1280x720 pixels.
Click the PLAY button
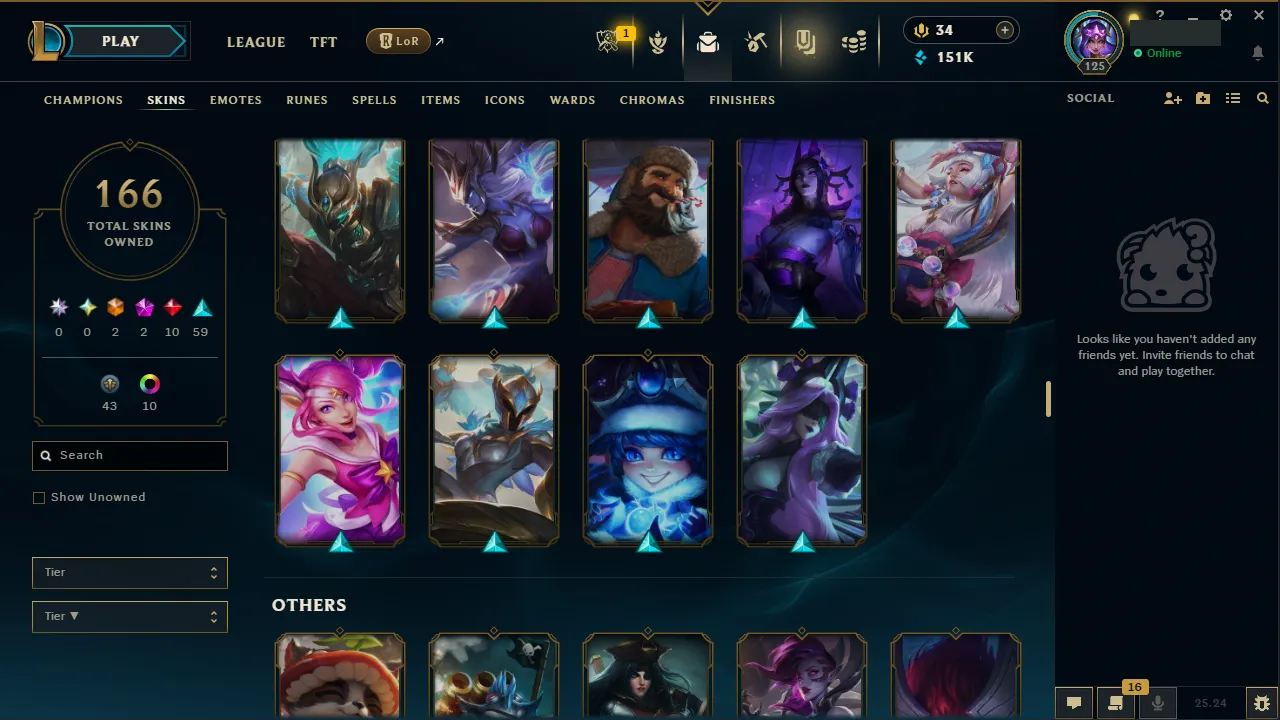click(119, 41)
